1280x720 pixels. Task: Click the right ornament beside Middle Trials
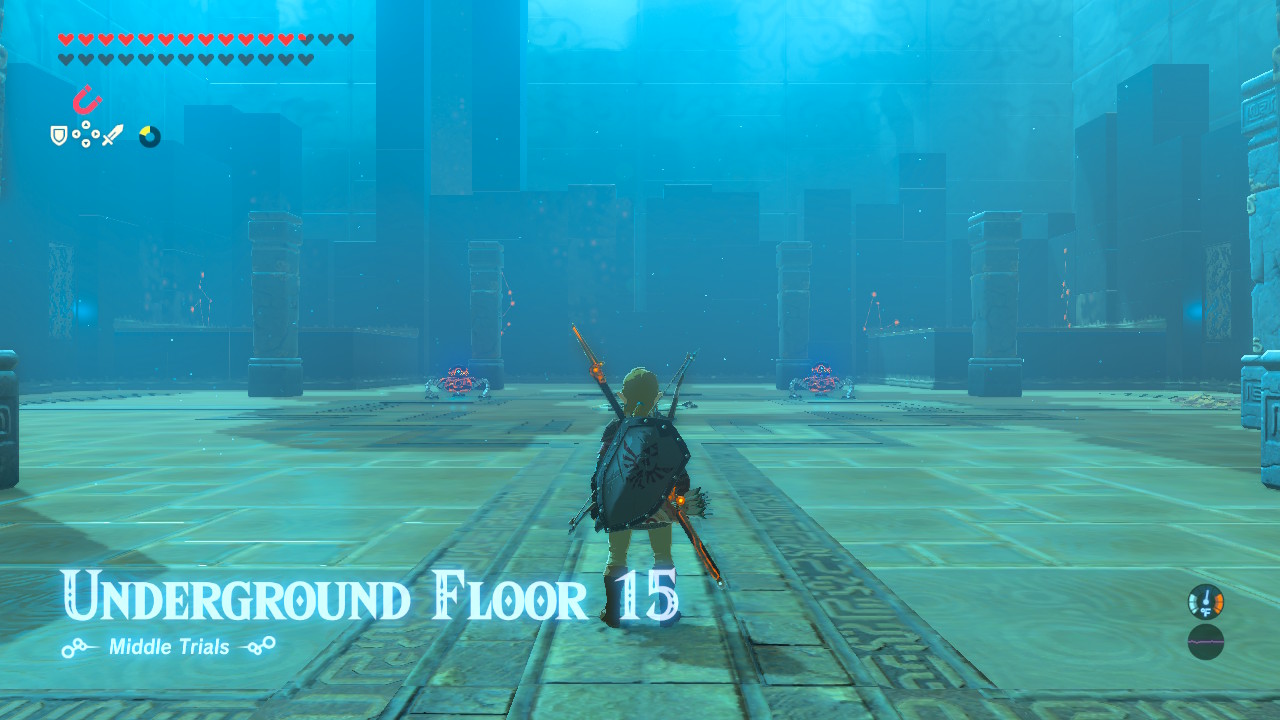258,646
